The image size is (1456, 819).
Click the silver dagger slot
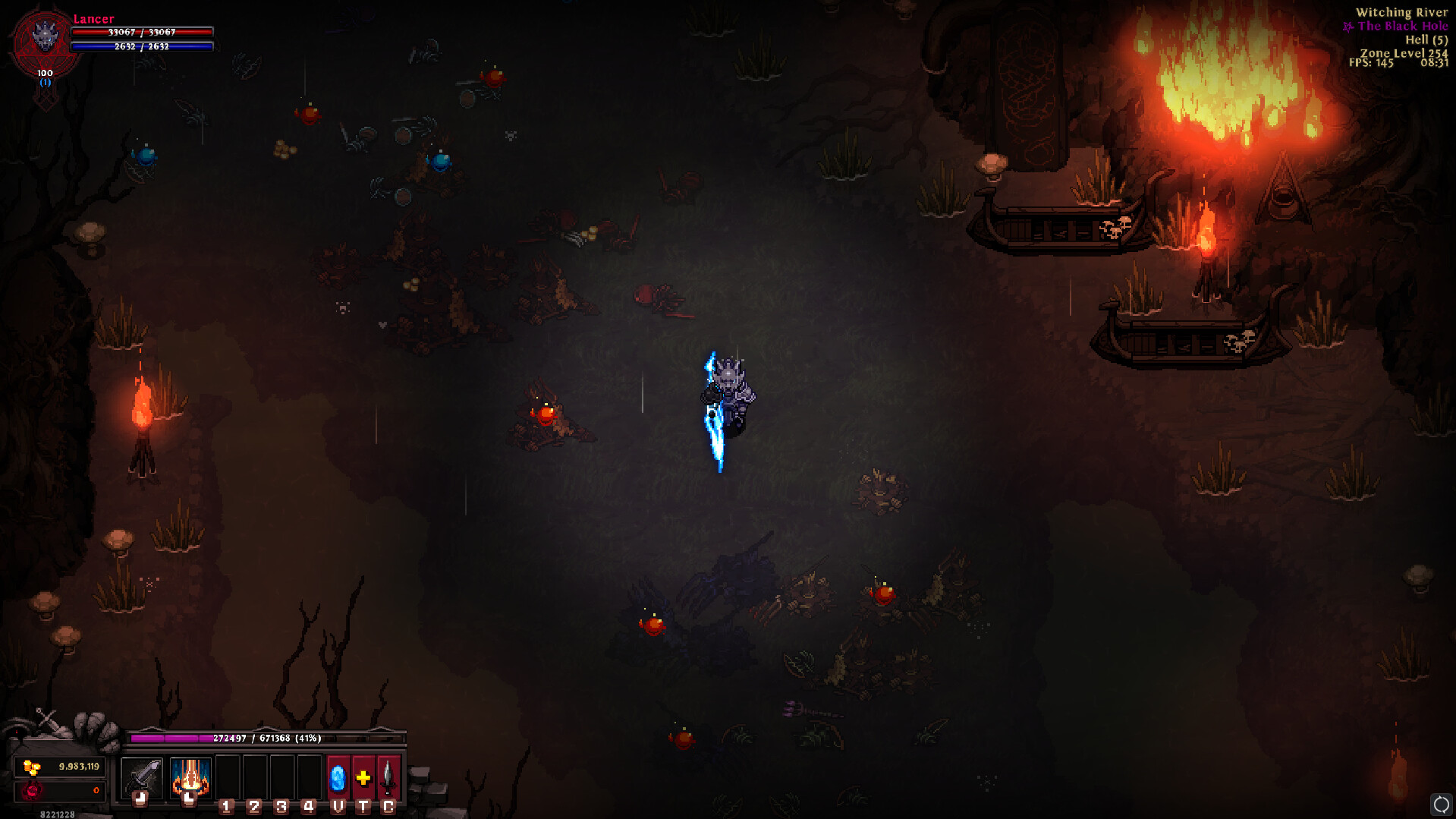pyautogui.click(x=388, y=777)
